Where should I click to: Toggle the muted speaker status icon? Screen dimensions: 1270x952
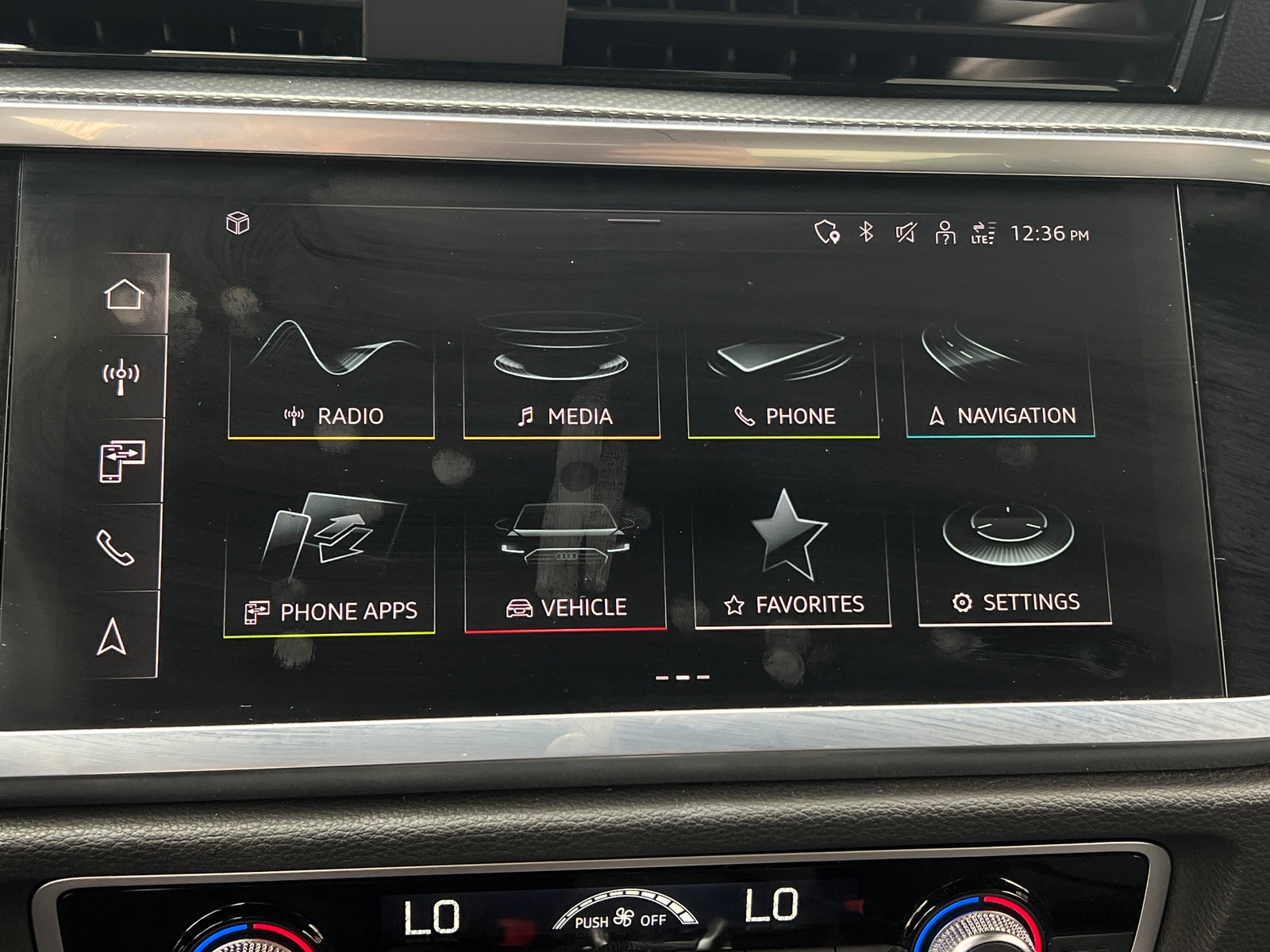(906, 232)
